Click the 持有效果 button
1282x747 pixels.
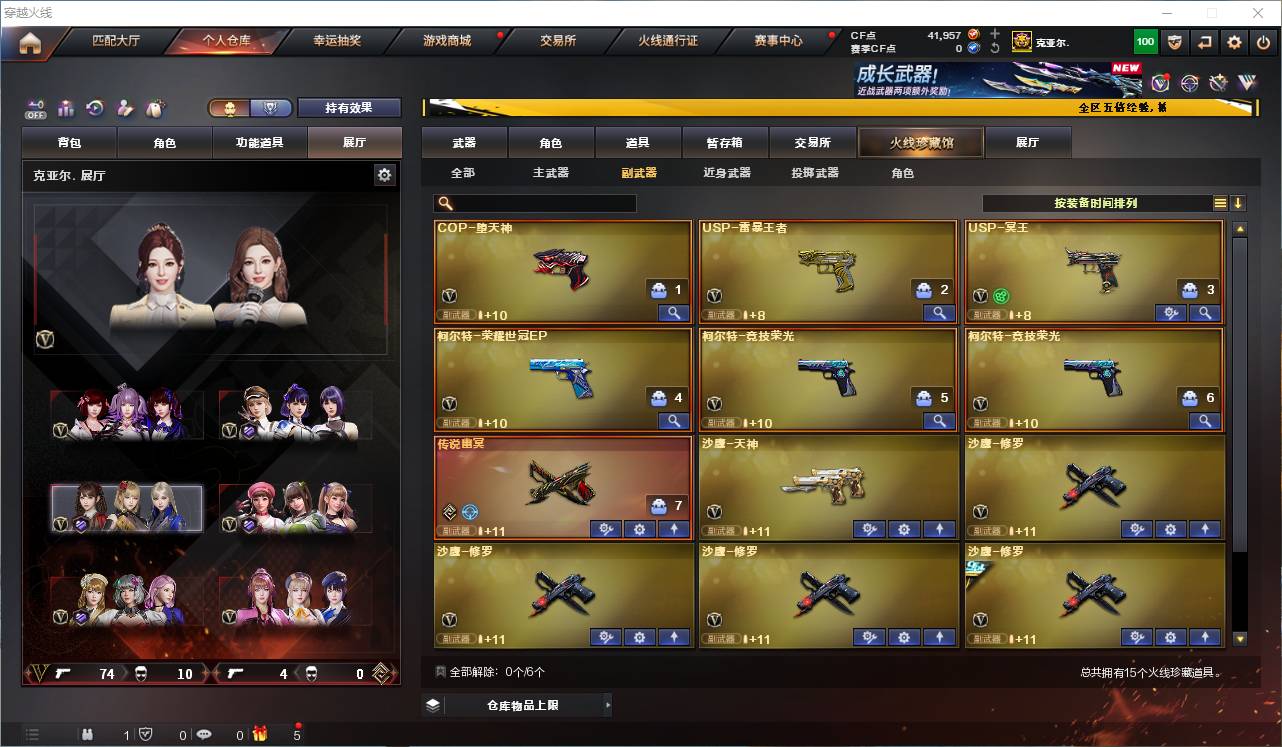tap(349, 107)
